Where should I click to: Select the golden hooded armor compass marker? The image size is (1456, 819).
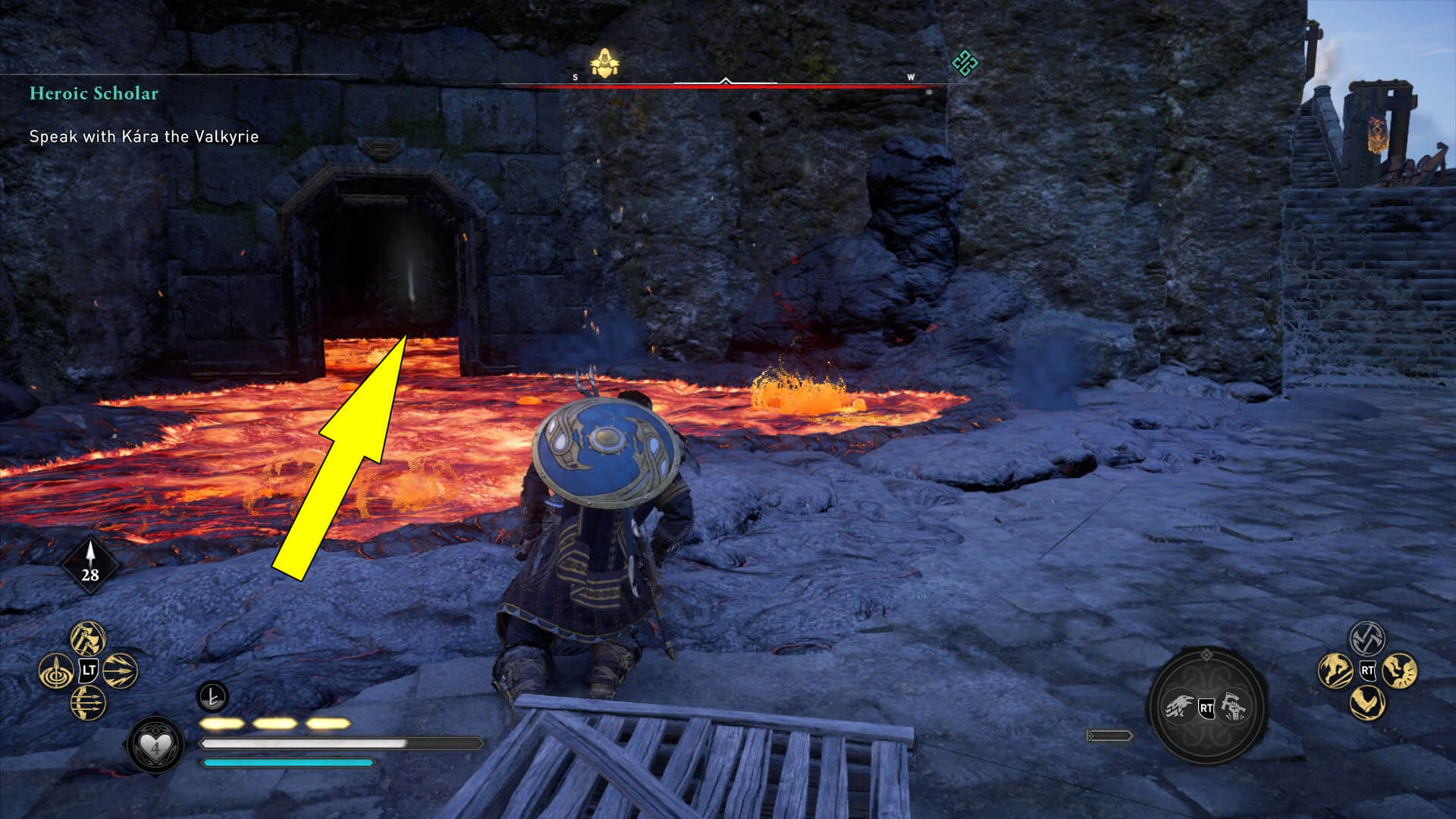(604, 64)
